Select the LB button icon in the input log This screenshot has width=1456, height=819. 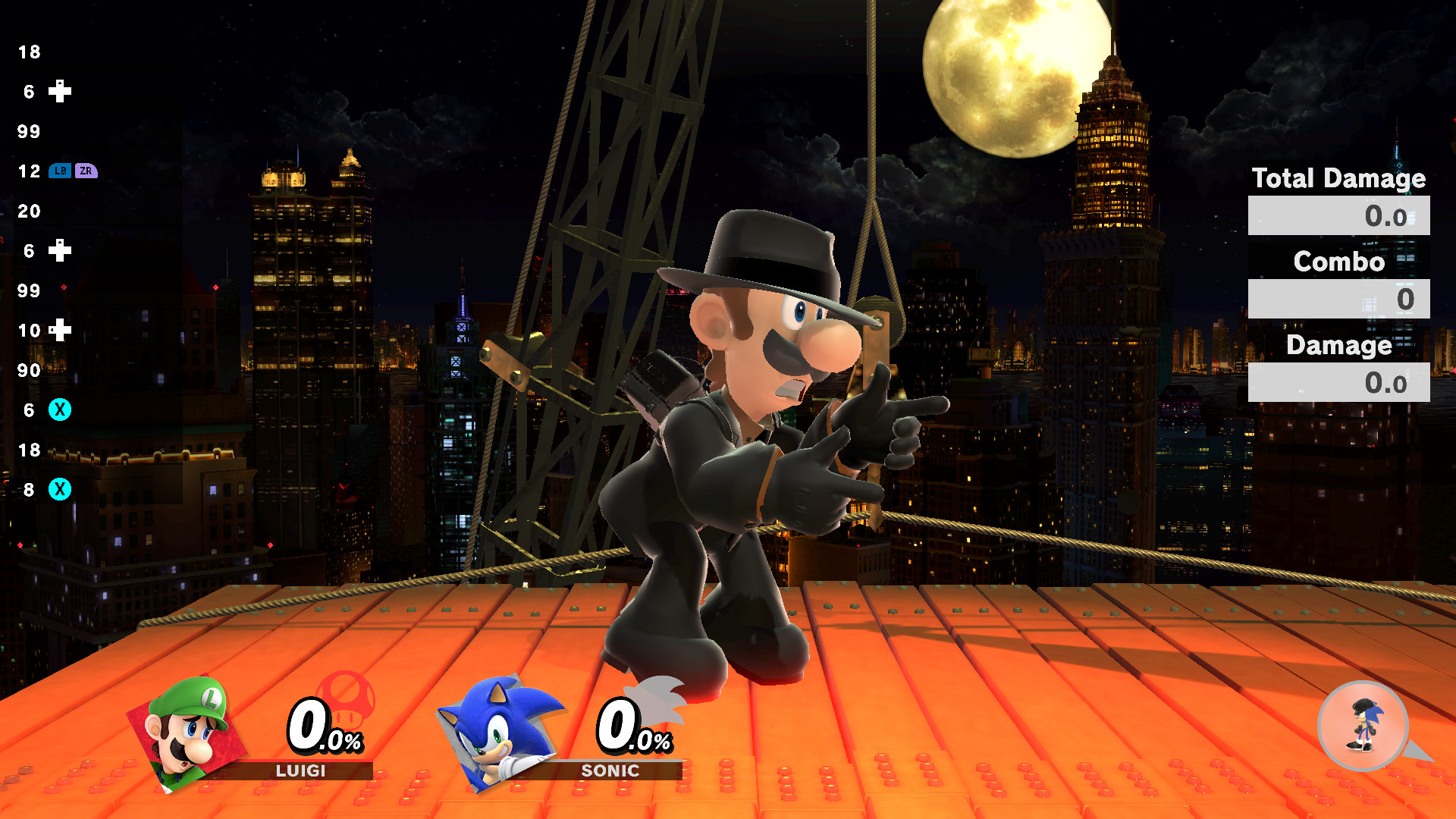pyautogui.click(x=61, y=172)
